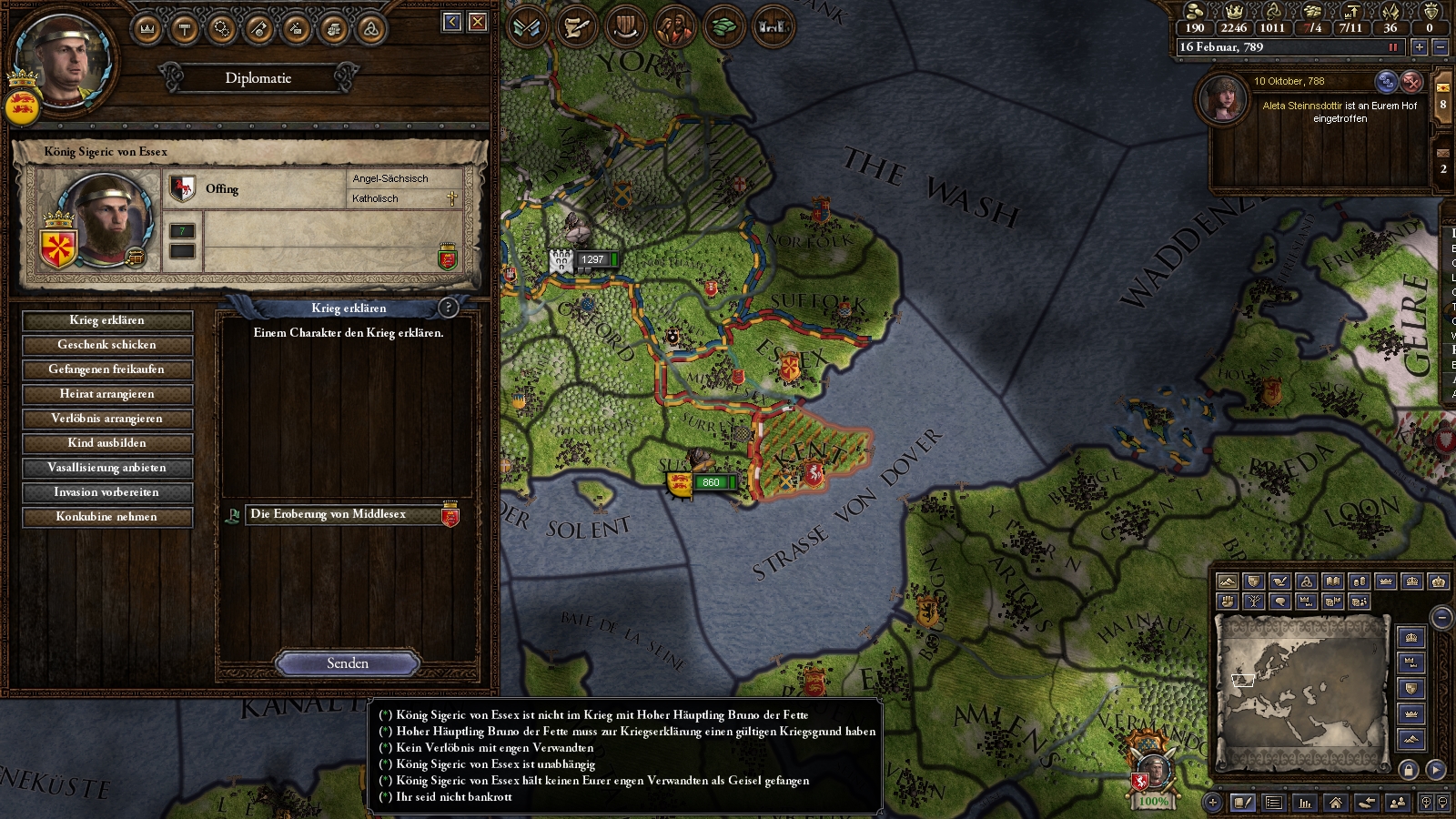Open the help question mark in Krieg erklären

448,308
